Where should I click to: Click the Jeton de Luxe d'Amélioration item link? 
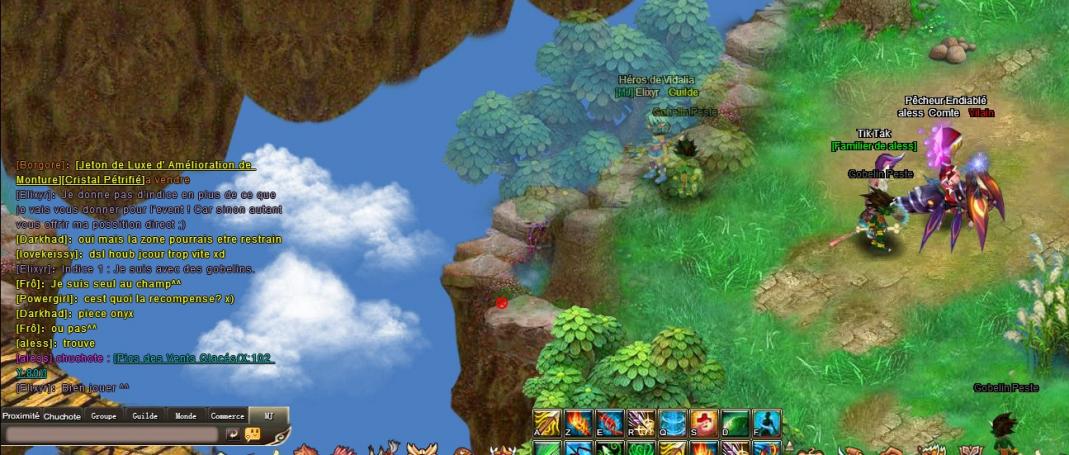tap(164, 165)
